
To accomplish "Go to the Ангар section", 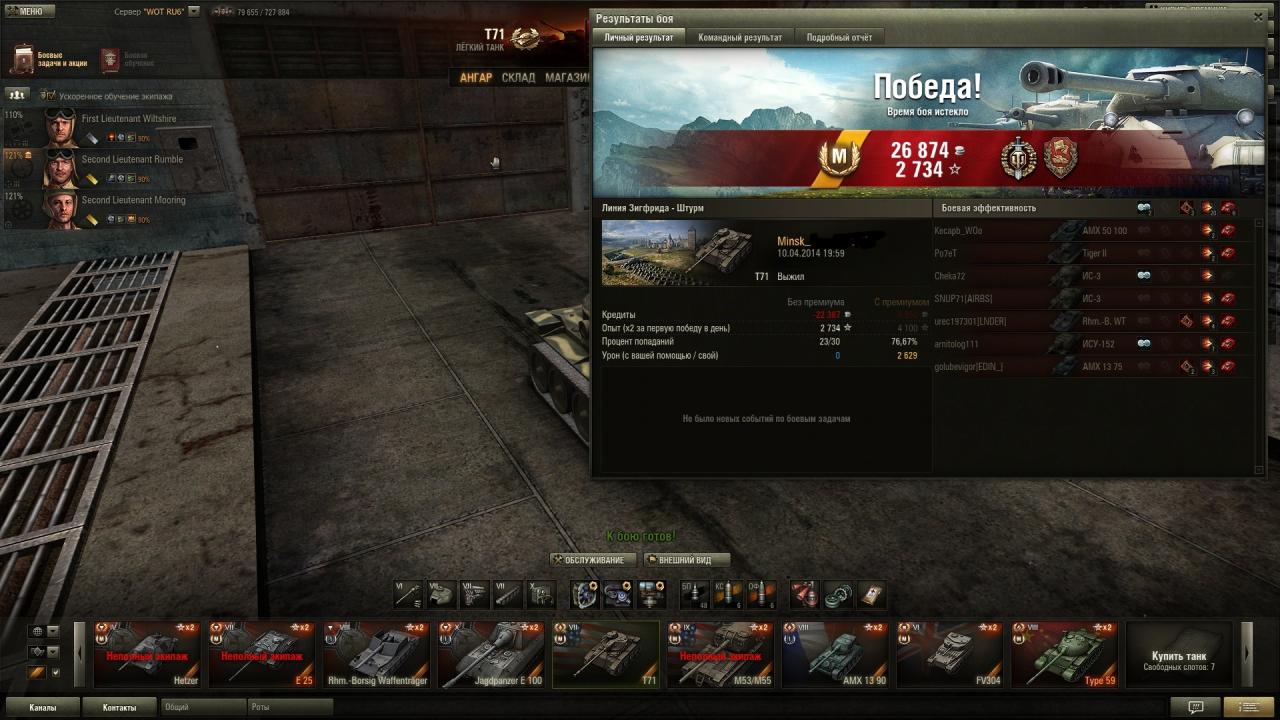I will 476,78.
